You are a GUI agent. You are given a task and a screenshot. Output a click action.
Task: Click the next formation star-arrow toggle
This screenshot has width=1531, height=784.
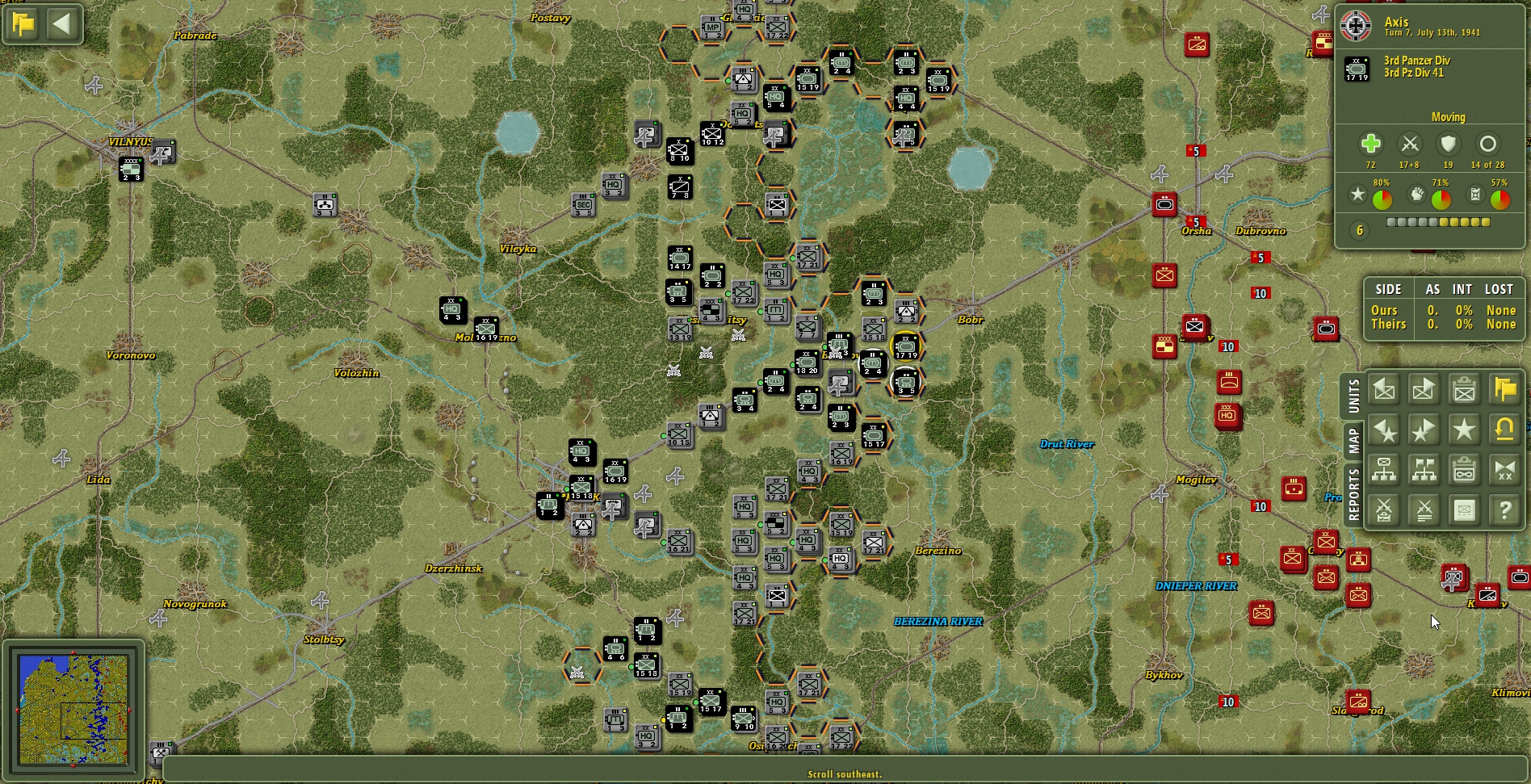[x=1424, y=430]
